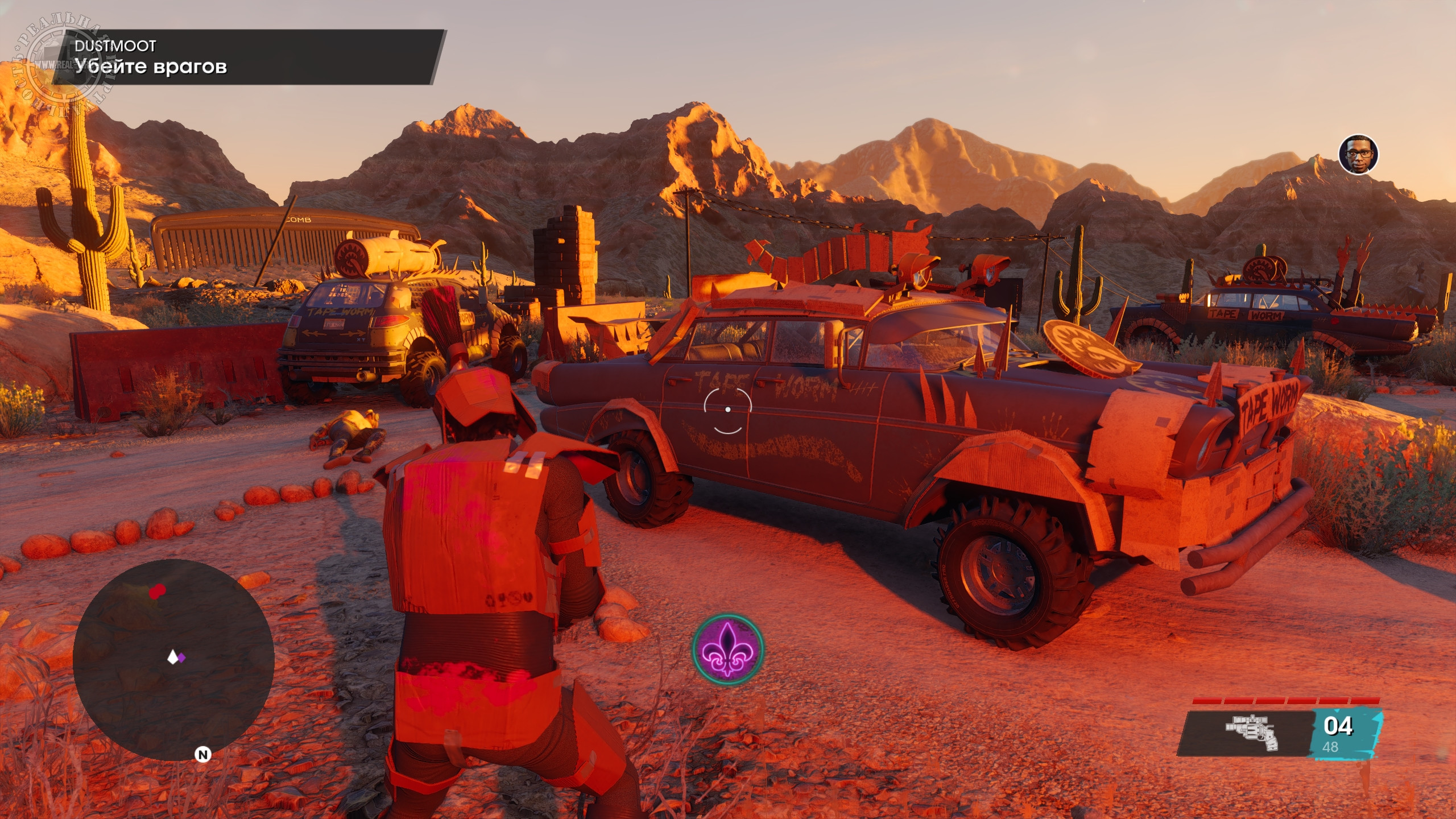Screen dimensions: 1456x819
Task: Click the companion portrait icon
Action: click(1358, 154)
